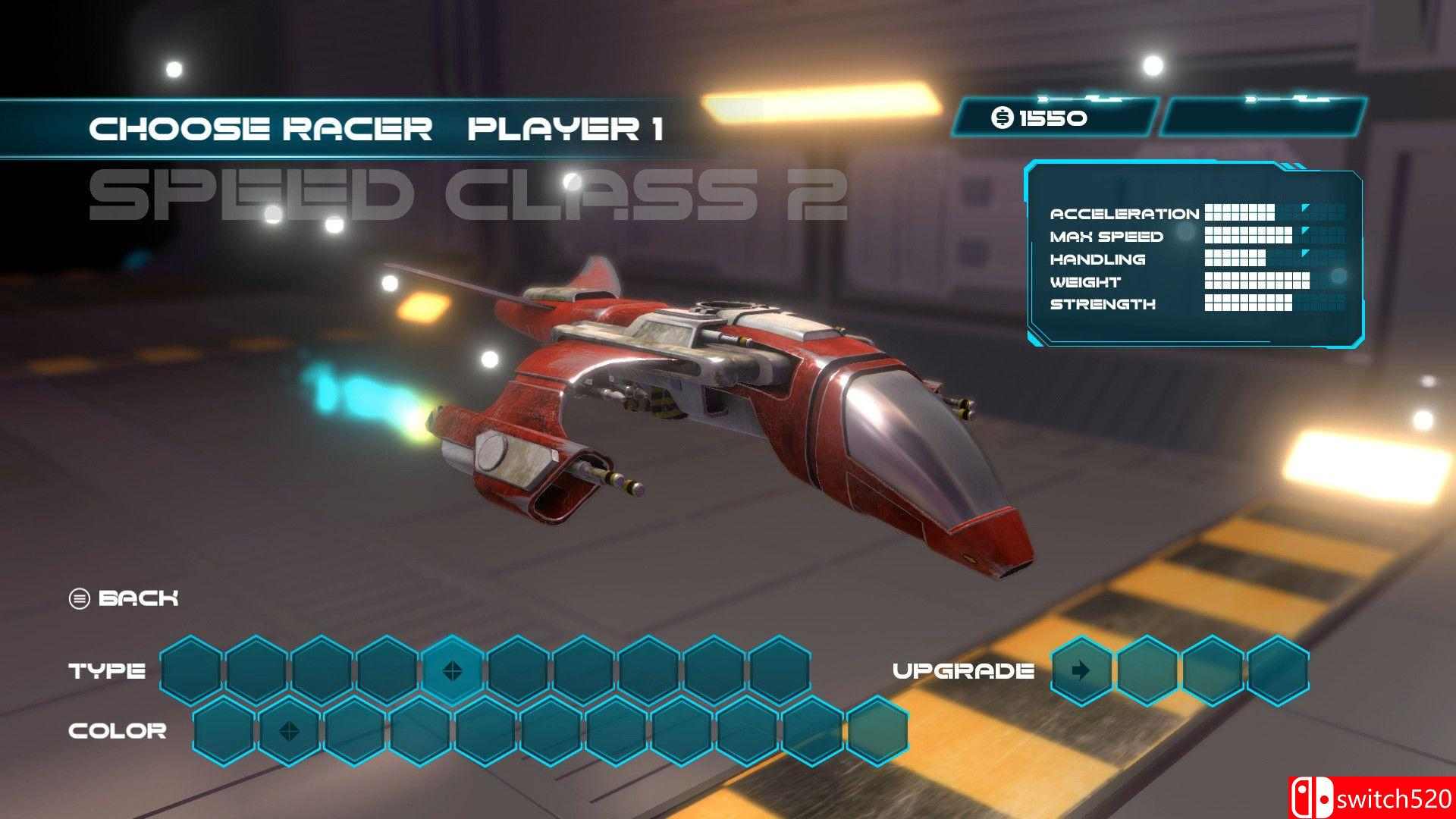Select the Type hexagon marked with a diamond
1456x819 pixels.
click(453, 670)
